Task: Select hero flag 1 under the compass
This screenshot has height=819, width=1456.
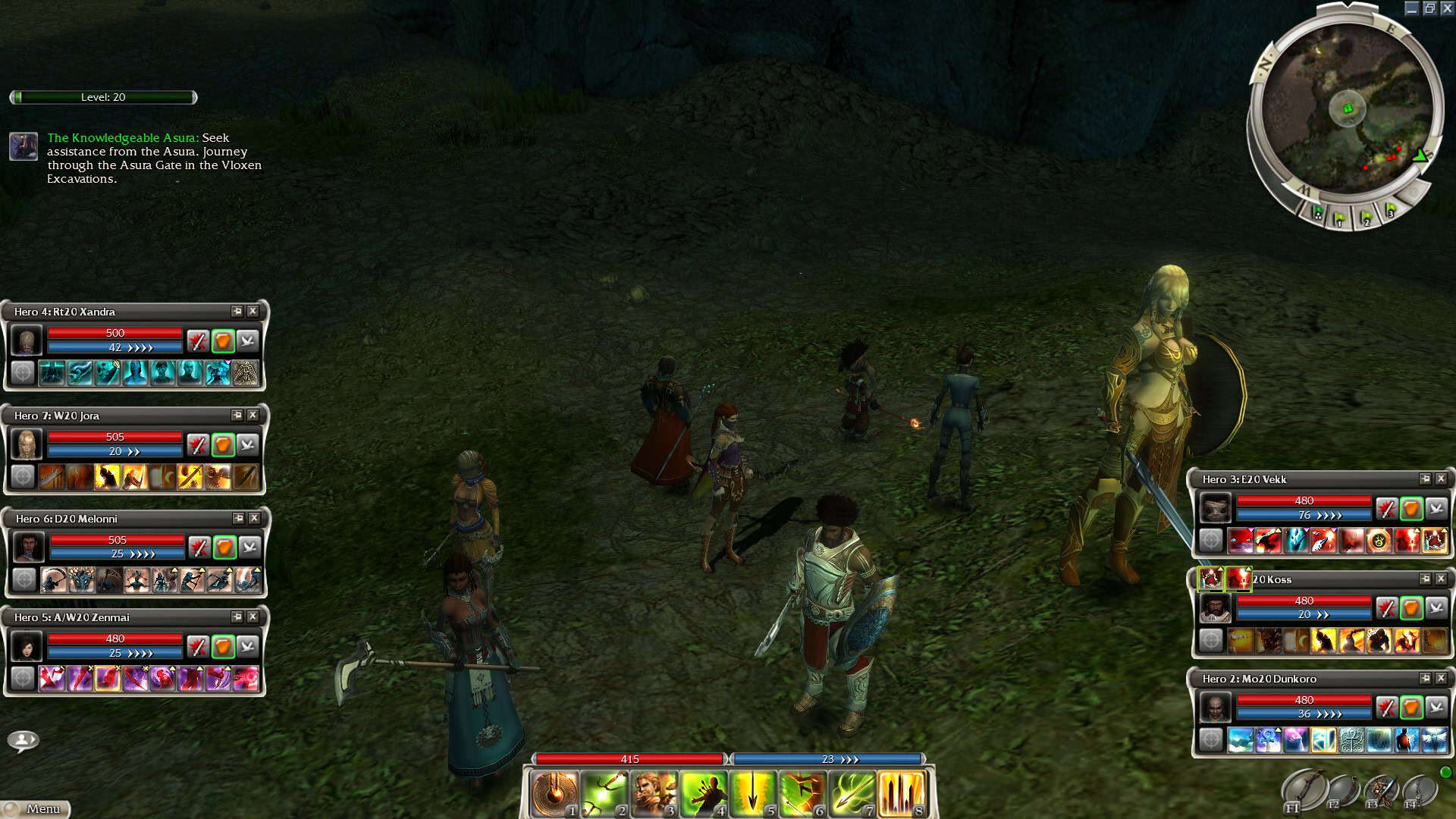Action: (1340, 218)
